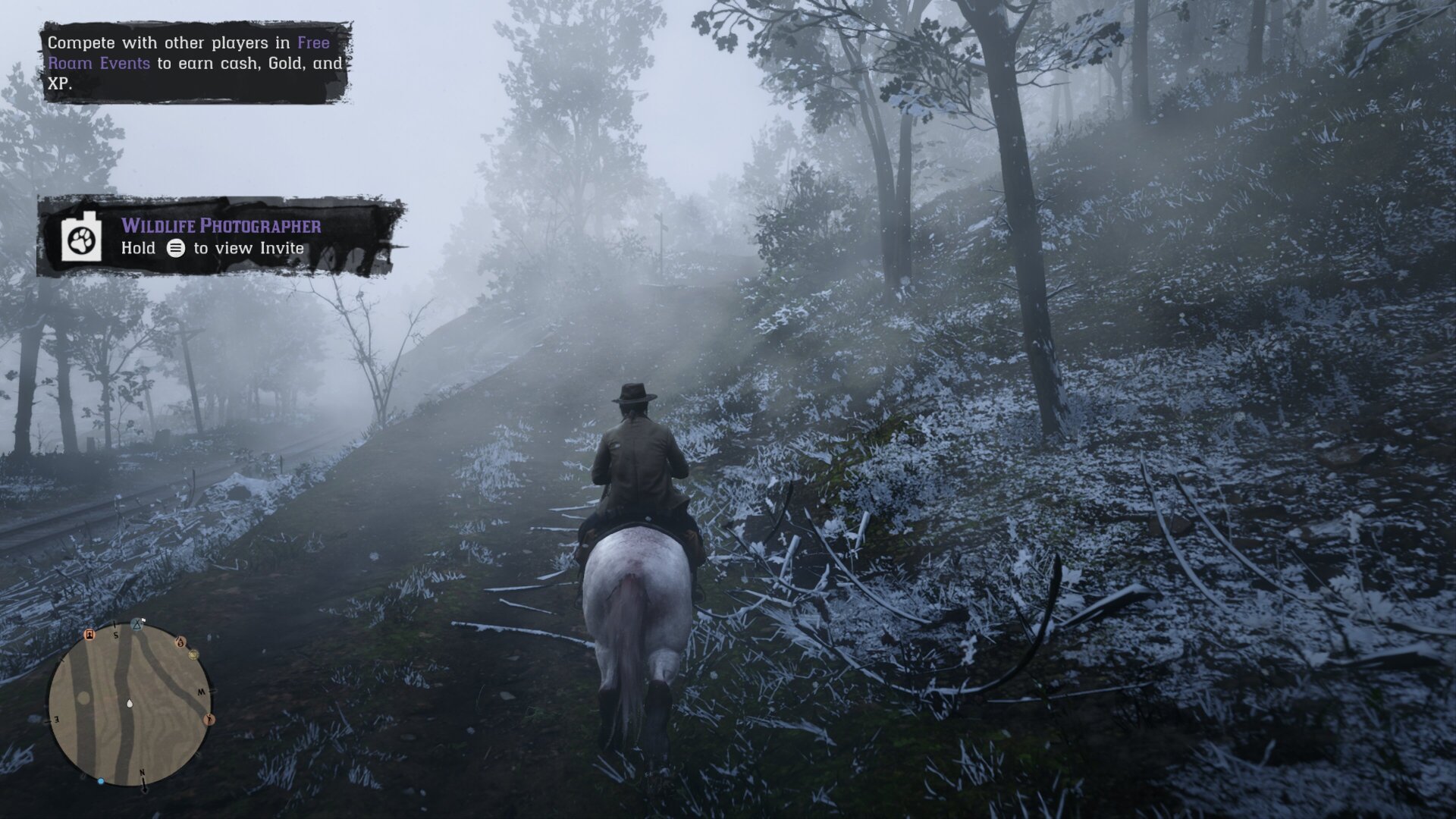This screenshot has width=1456, height=819.
Task: Select the standing-figure marker on the minimap edge
Action: click(209, 719)
